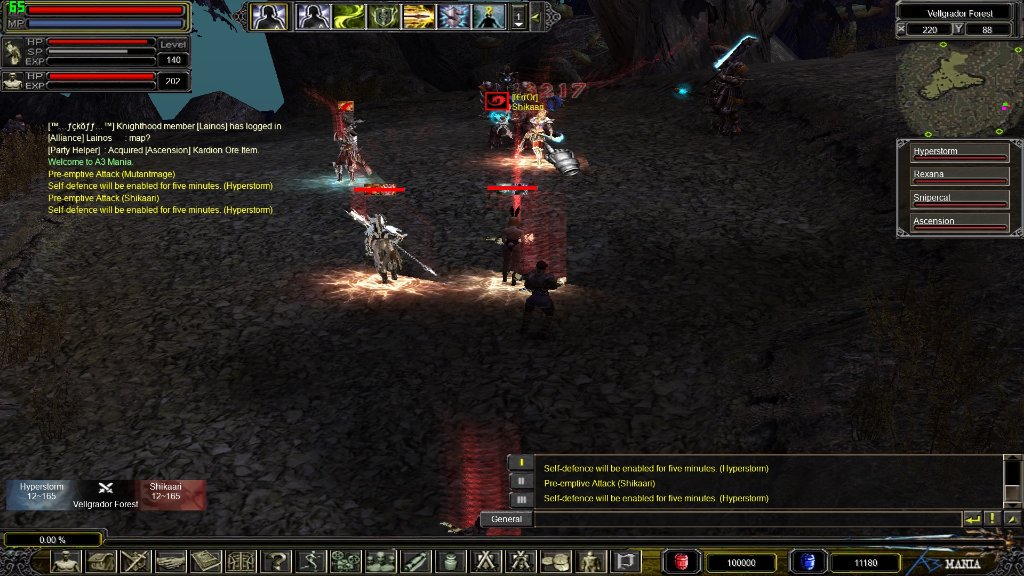Switch to chat tab III
The height and width of the screenshot is (576, 1024).
pos(520,499)
